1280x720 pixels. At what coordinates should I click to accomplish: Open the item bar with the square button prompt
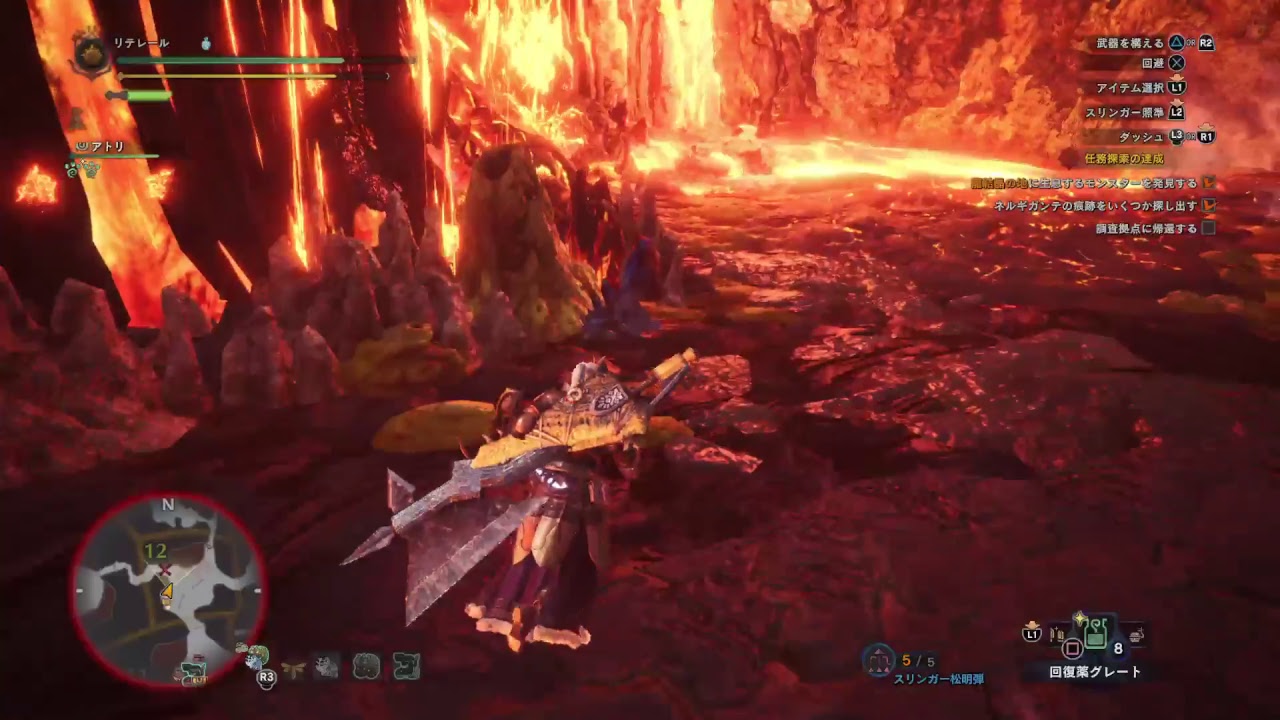coord(1071,647)
